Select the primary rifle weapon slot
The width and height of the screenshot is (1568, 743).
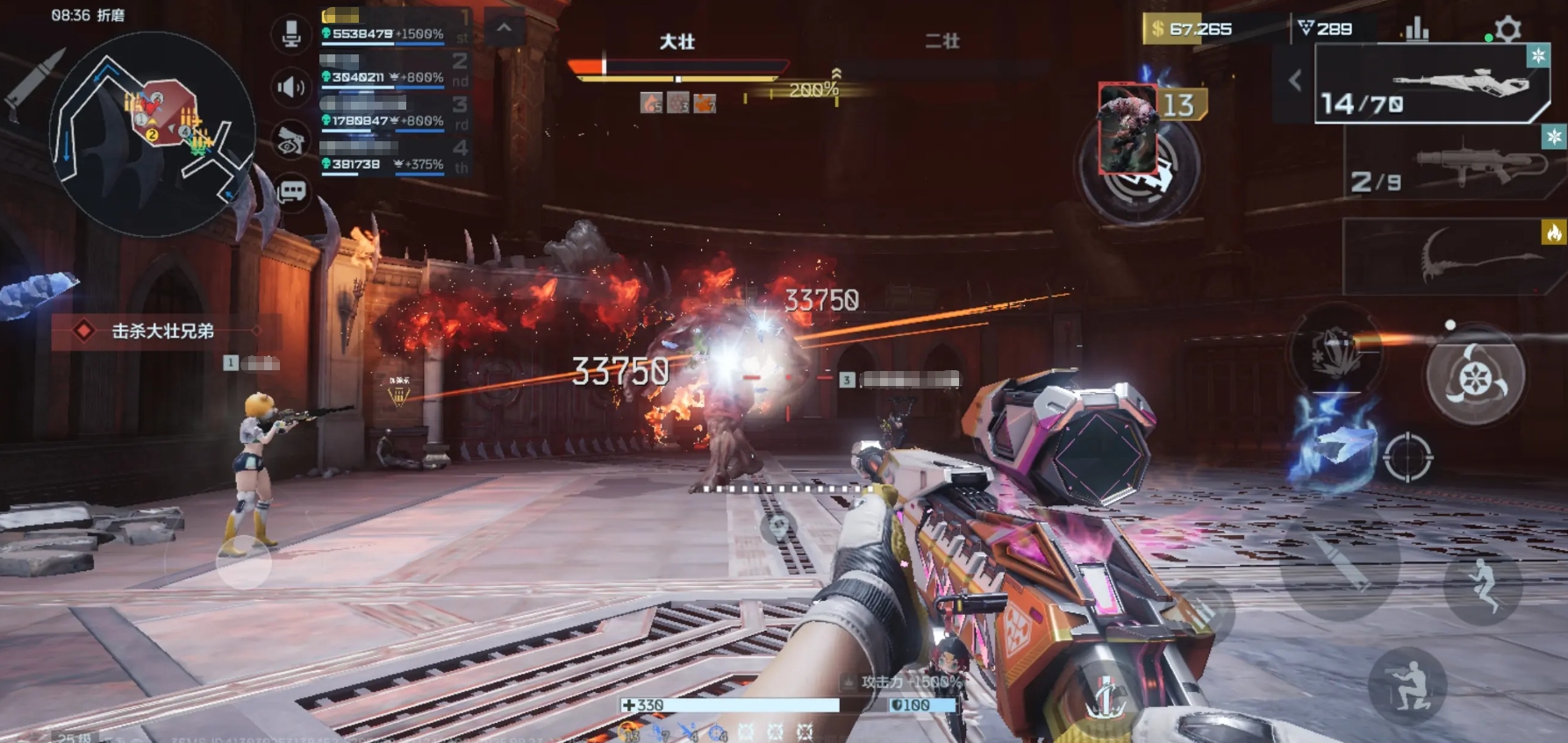click(1432, 84)
